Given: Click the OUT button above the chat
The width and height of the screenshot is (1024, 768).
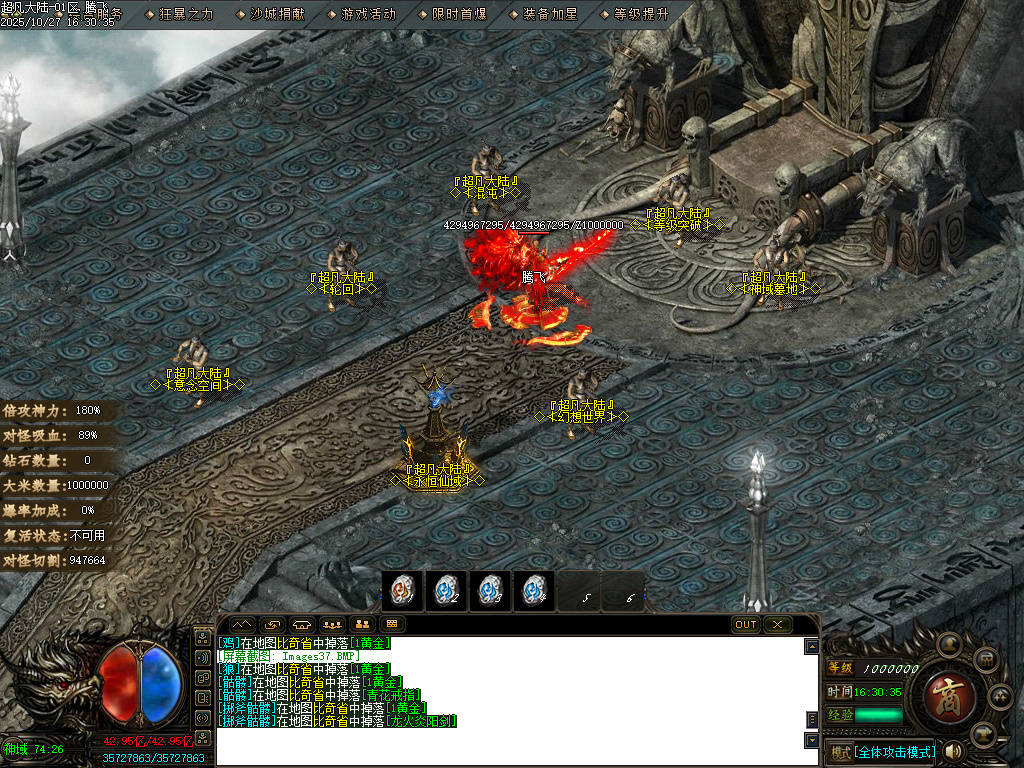Looking at the screenshot, I should [746, 625].
